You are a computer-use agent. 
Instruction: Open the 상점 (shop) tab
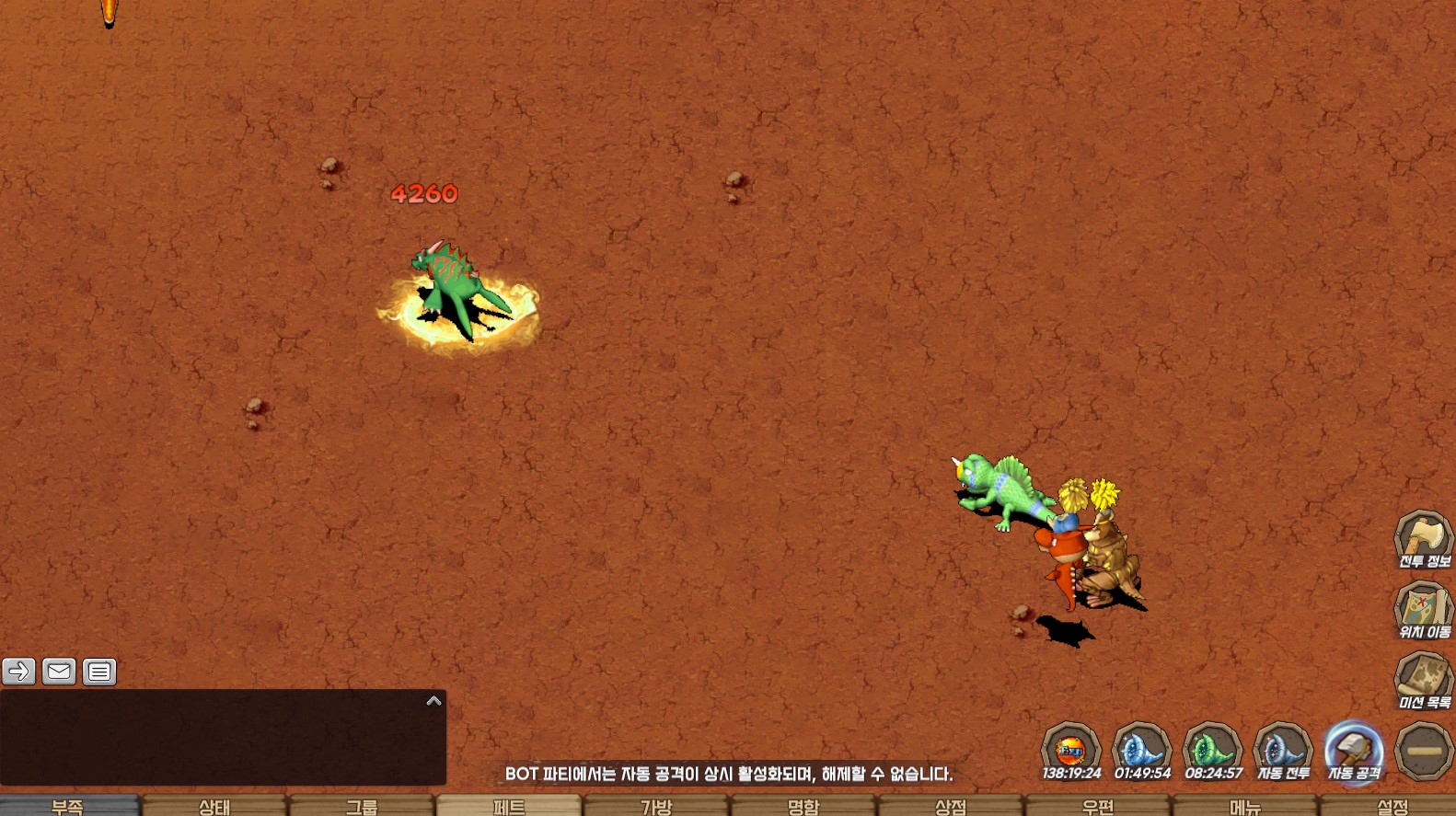pyautogui.click(x=951, y=806)
